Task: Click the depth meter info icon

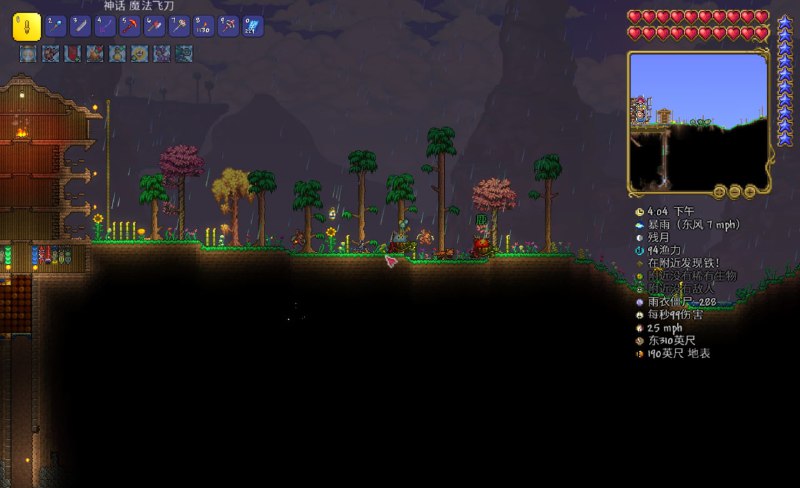Action: [x=640, y=353]
